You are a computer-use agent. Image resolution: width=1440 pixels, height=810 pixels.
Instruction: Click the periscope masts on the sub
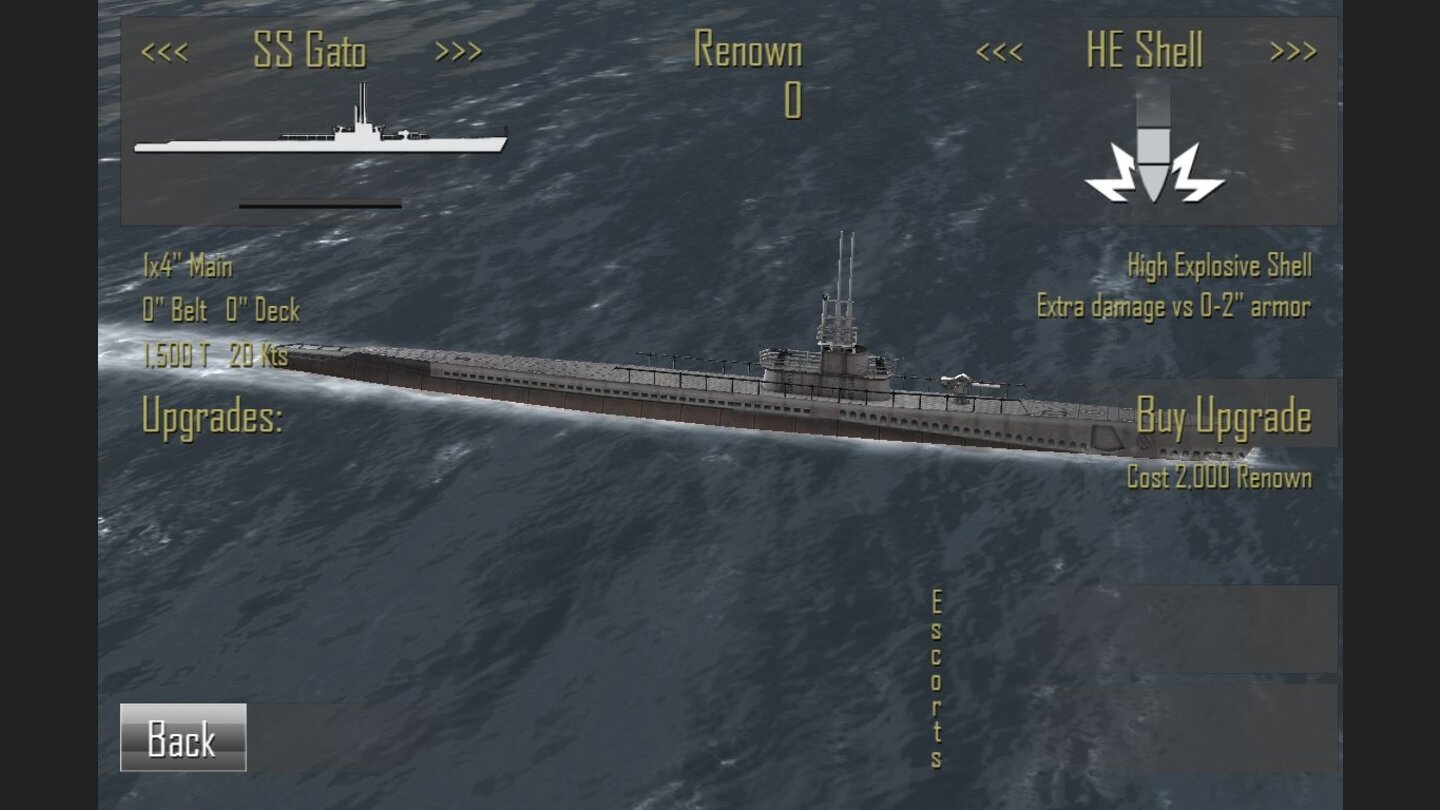coord(845,265)
